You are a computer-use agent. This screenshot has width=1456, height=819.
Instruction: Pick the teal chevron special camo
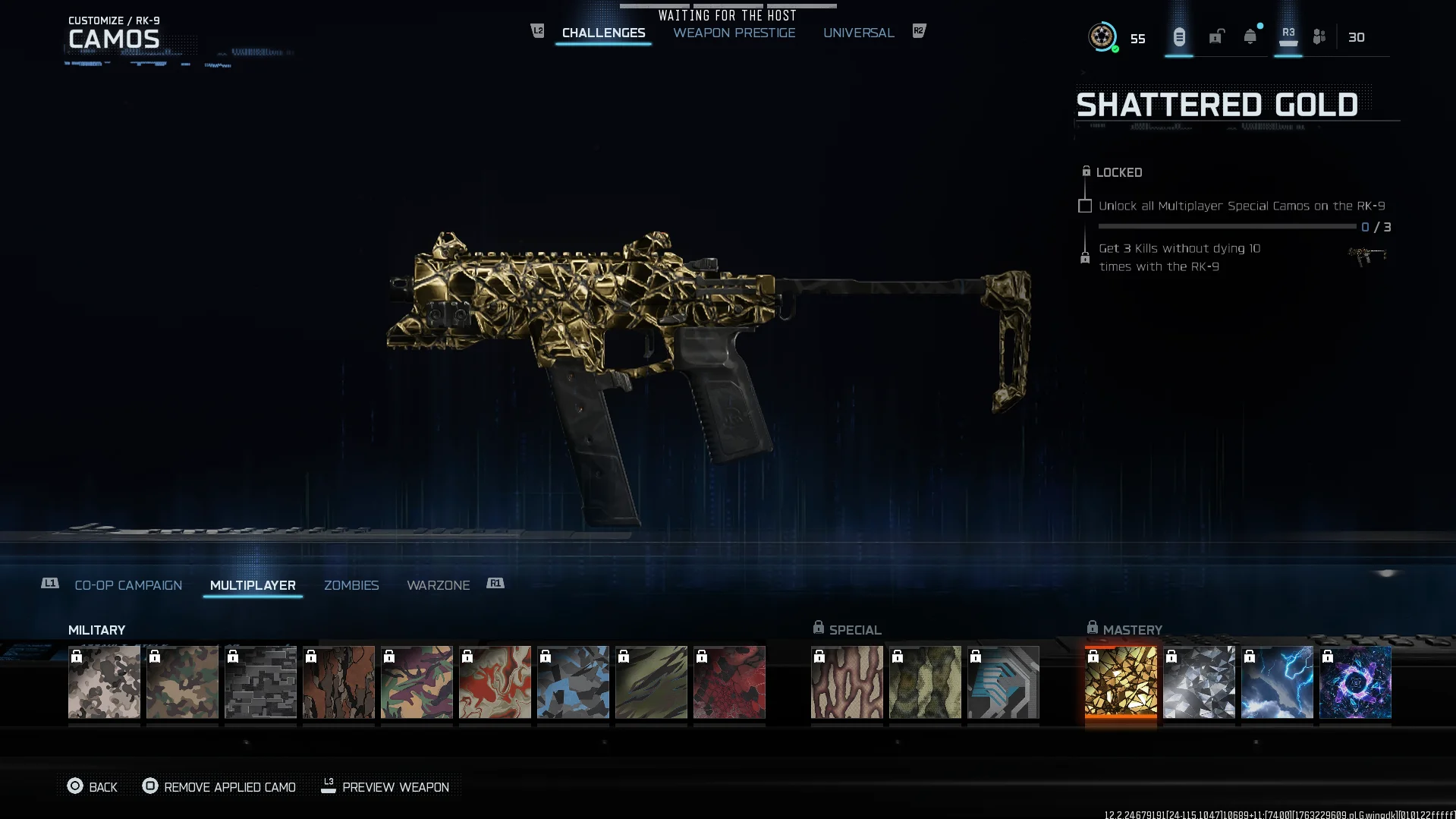click(x=1003, y=682)
